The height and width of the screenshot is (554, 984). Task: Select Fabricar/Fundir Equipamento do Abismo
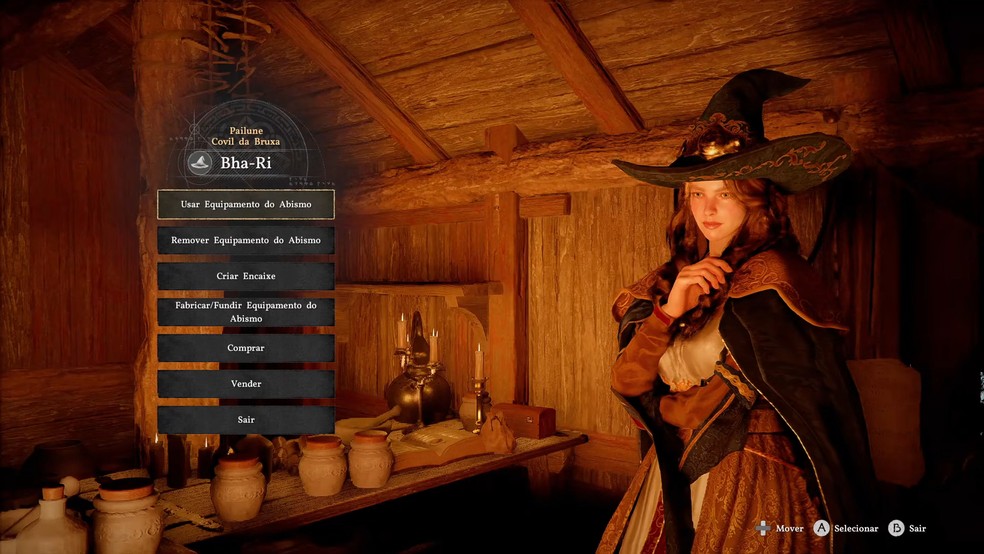point(245,311)
